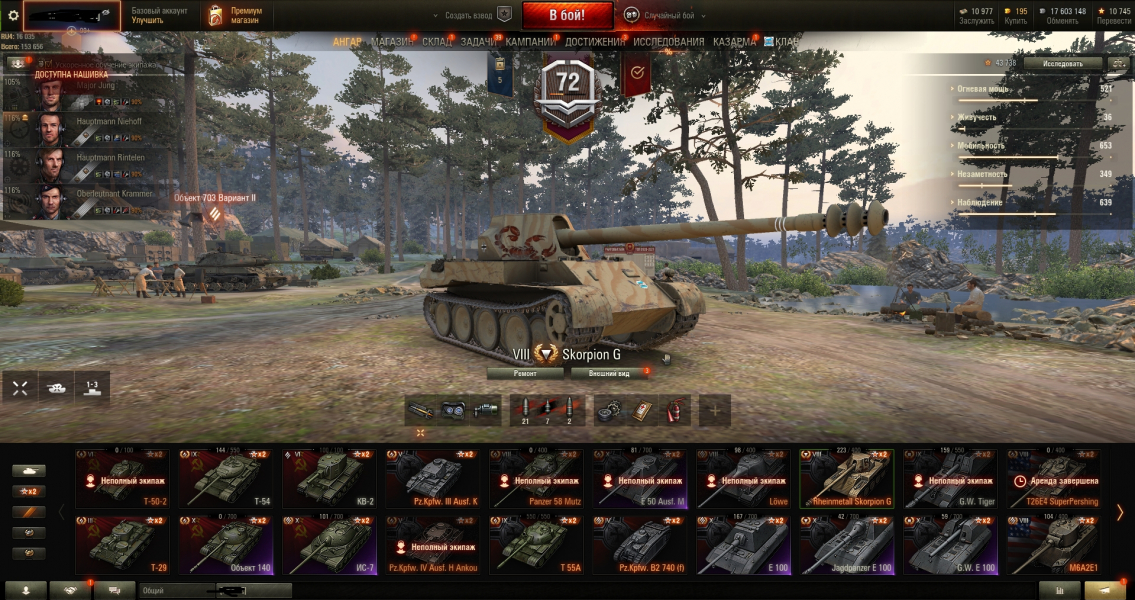Switch to the МАГАЗИН tab
The width and height of the screenshot is (1135, 600).
(391, 42)
